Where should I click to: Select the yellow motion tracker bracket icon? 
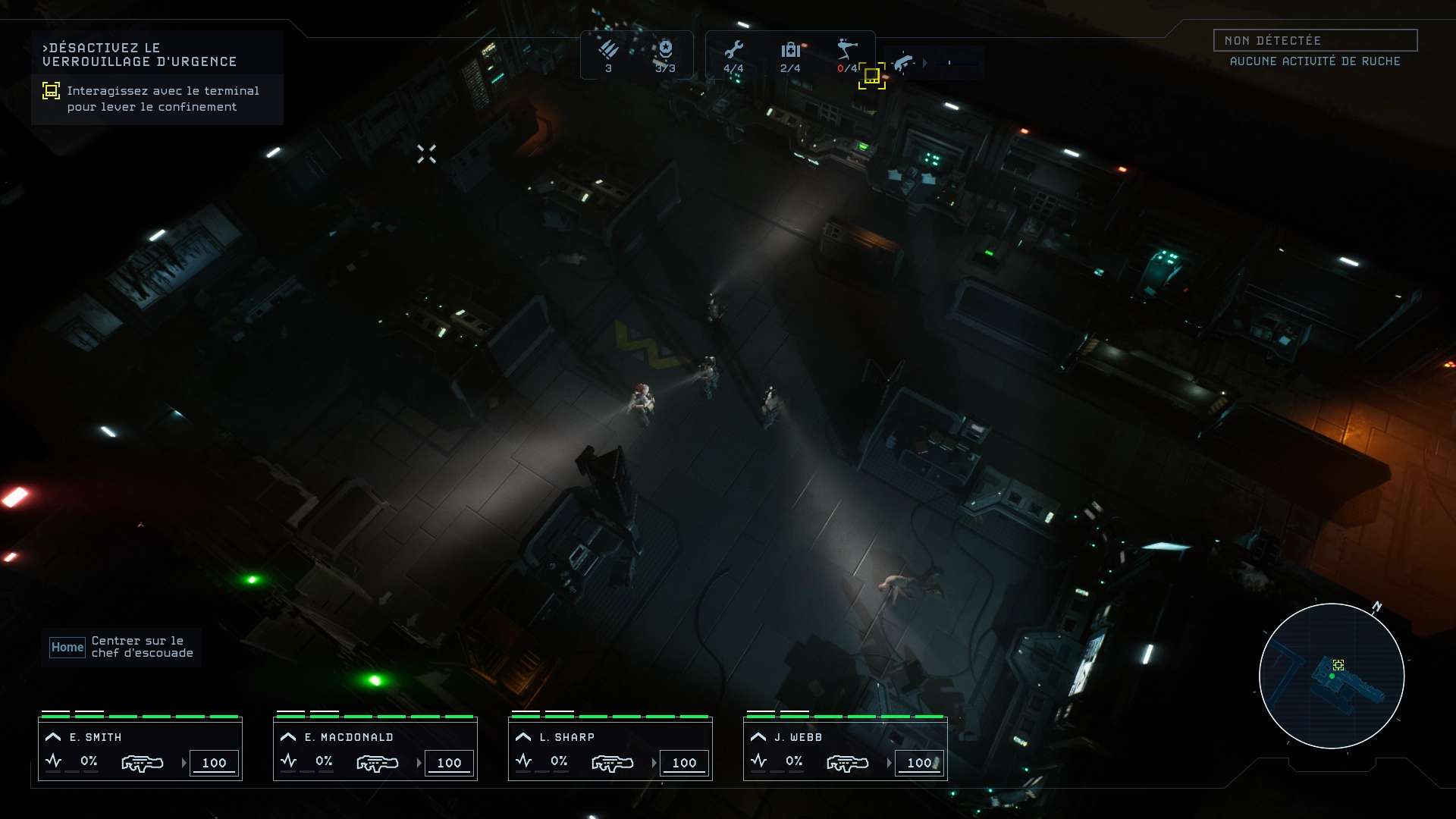pyautogui.click(x=873, y=76)
